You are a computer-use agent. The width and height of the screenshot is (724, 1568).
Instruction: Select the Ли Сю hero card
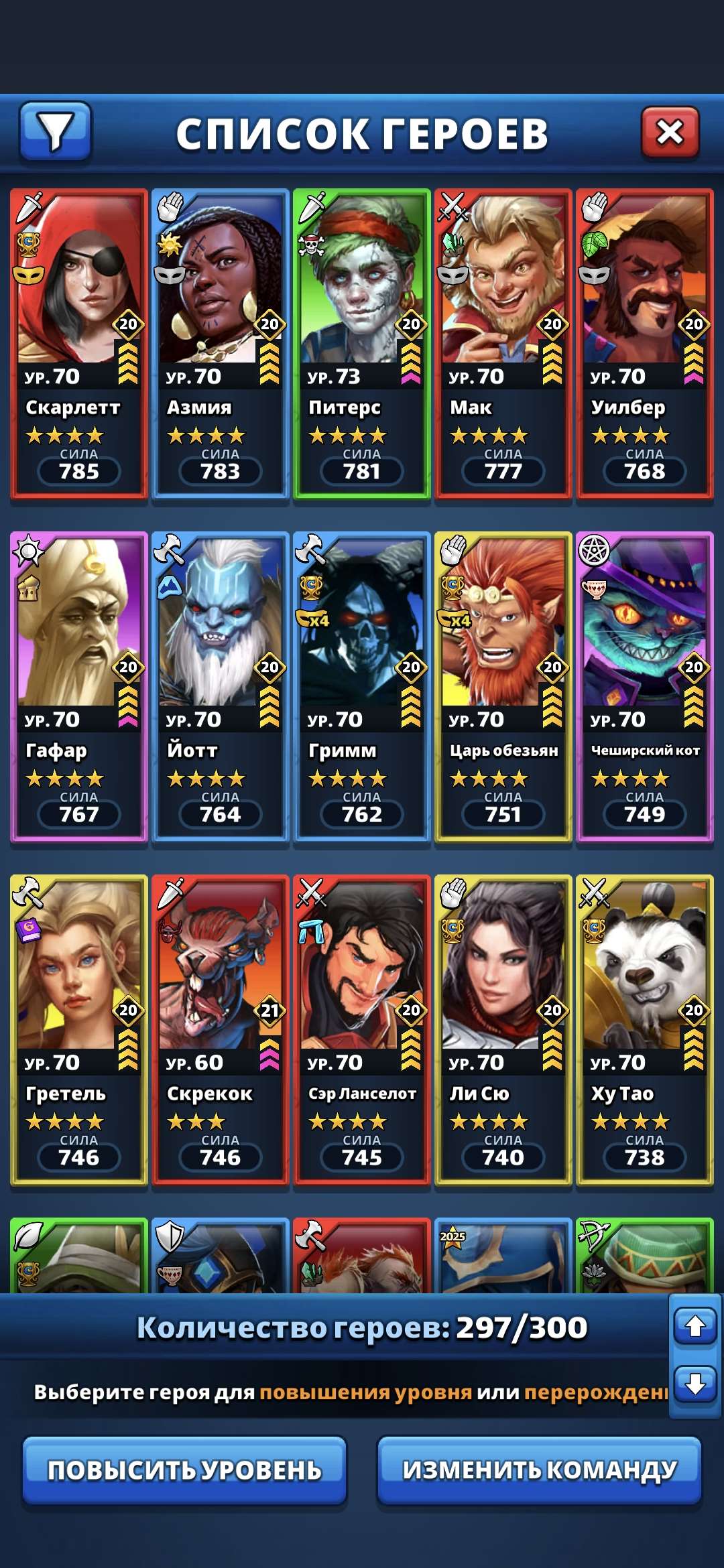click(503, 1031)
